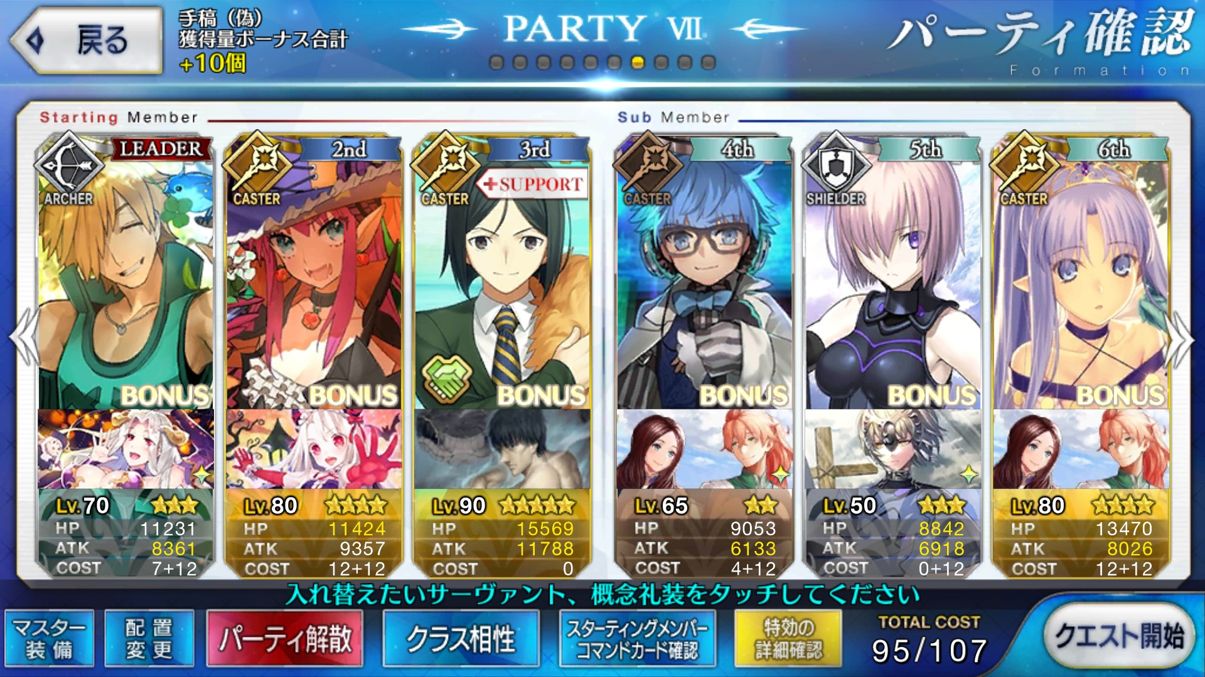Switch to the previous party with left arrow
Viewport: 1205px width, 677px height.
(20, 340)
